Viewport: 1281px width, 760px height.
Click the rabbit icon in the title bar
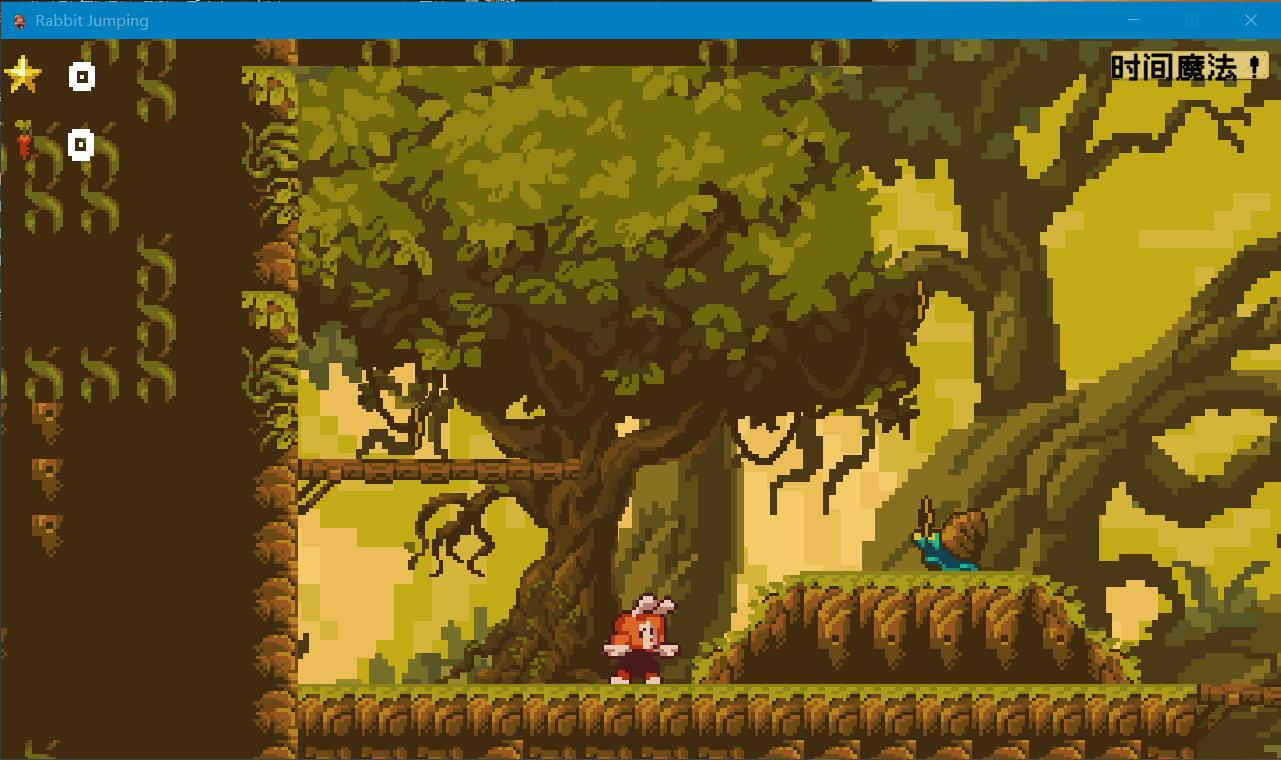[17, 20]
